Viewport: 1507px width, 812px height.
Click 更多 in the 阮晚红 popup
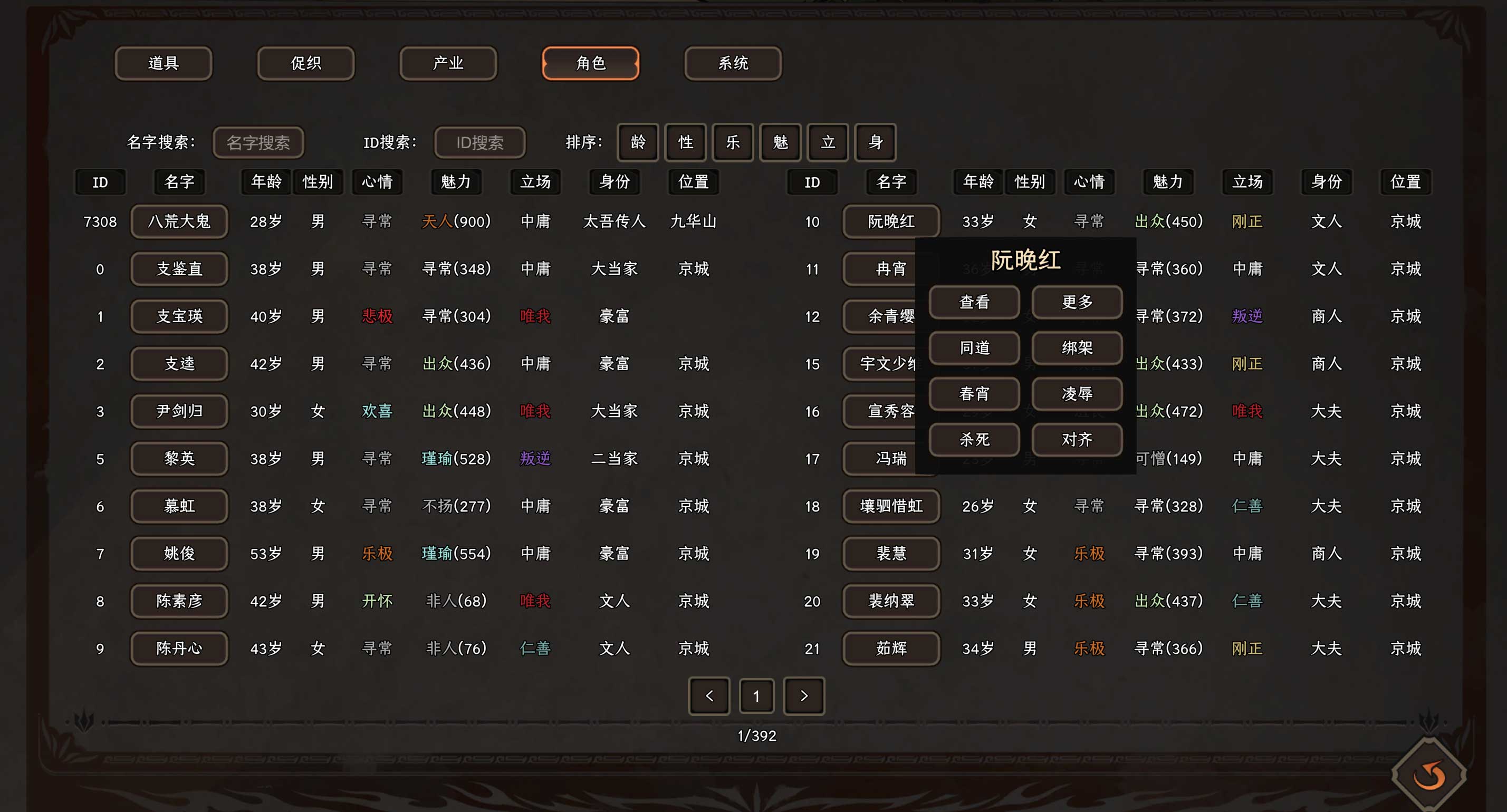coord(1077,302)
